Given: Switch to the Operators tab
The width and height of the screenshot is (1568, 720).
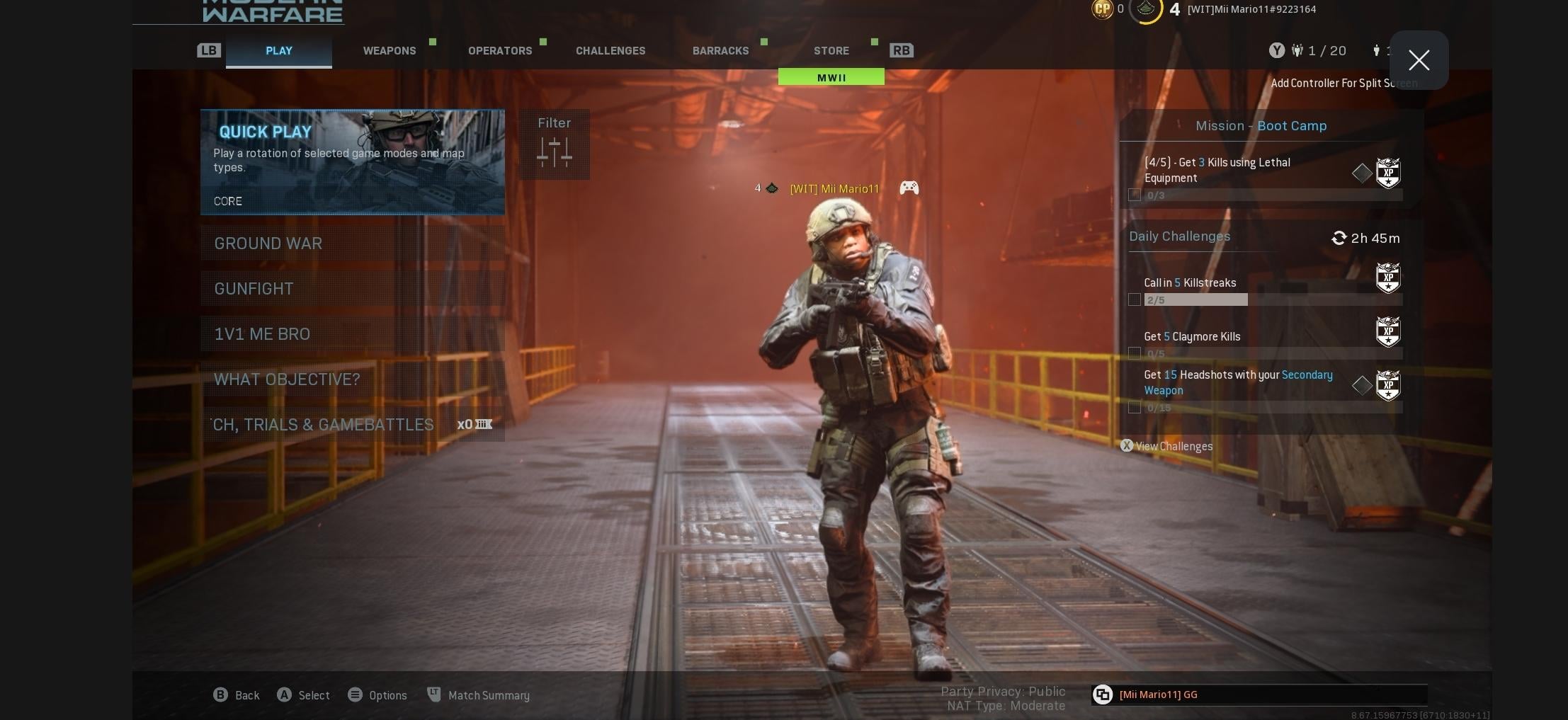Looking at the screenshot, I should coord(500,51).
